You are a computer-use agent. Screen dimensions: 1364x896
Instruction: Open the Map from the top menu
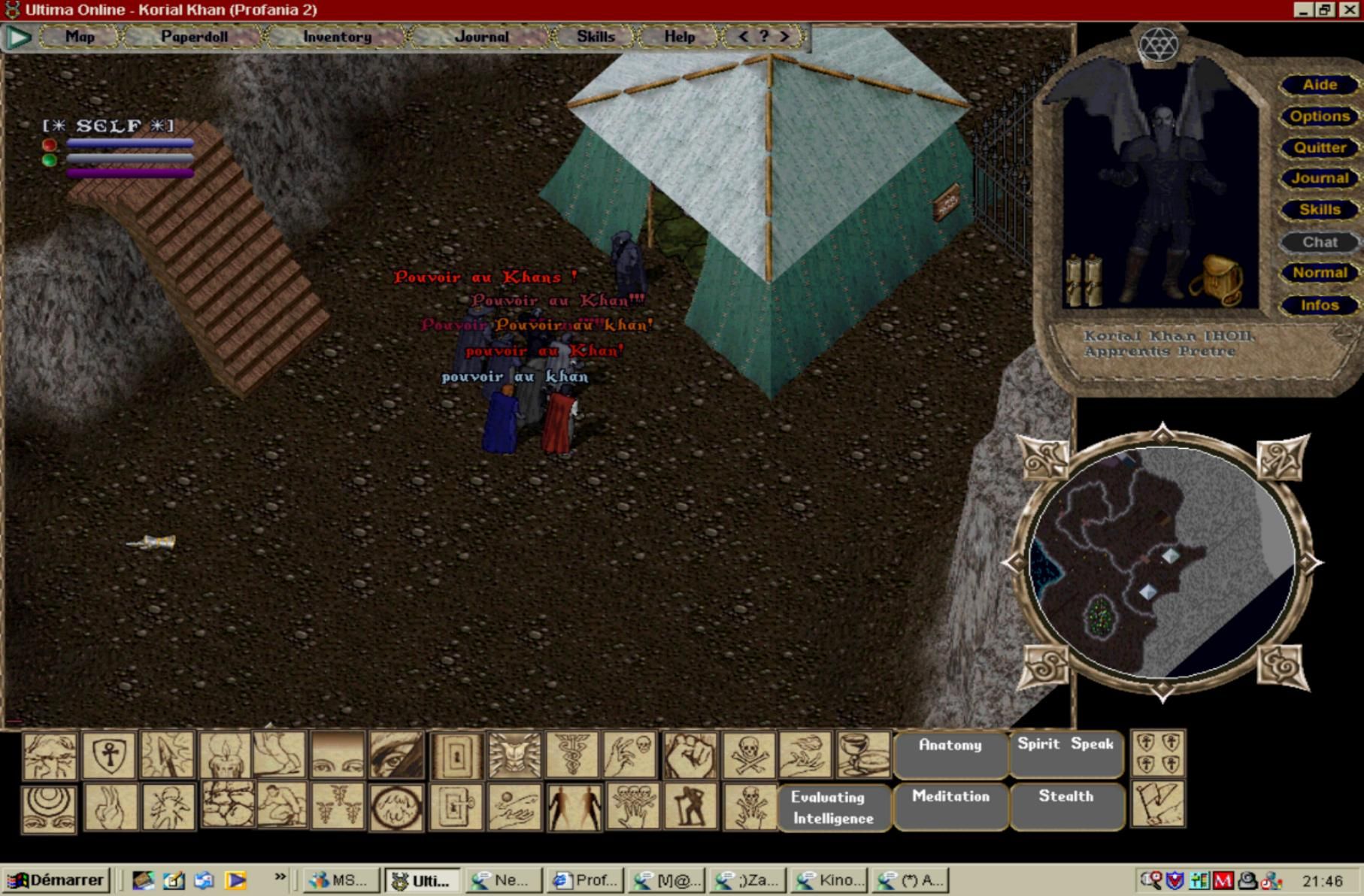point(80,36)
